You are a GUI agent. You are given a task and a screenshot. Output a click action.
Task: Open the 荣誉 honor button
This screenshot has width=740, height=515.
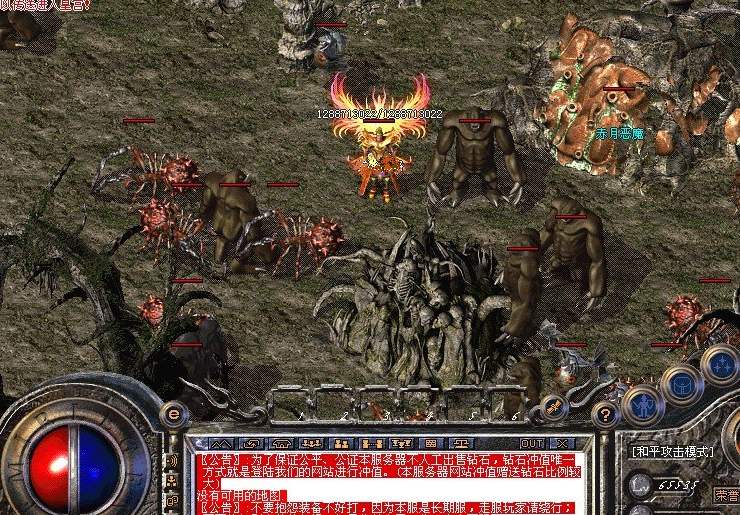(x=726, y=495)
